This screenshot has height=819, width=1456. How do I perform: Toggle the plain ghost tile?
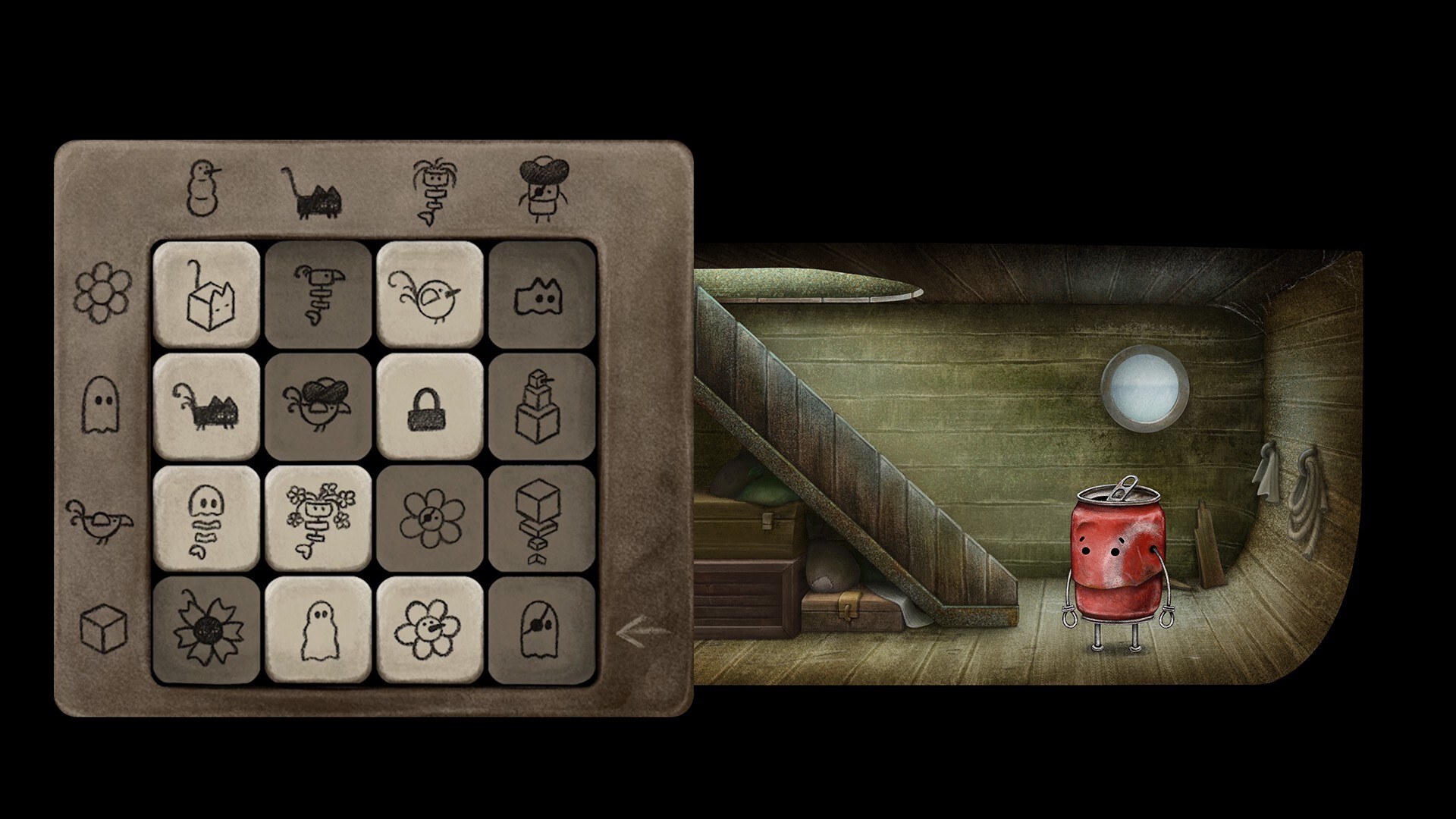pos(318,629)
